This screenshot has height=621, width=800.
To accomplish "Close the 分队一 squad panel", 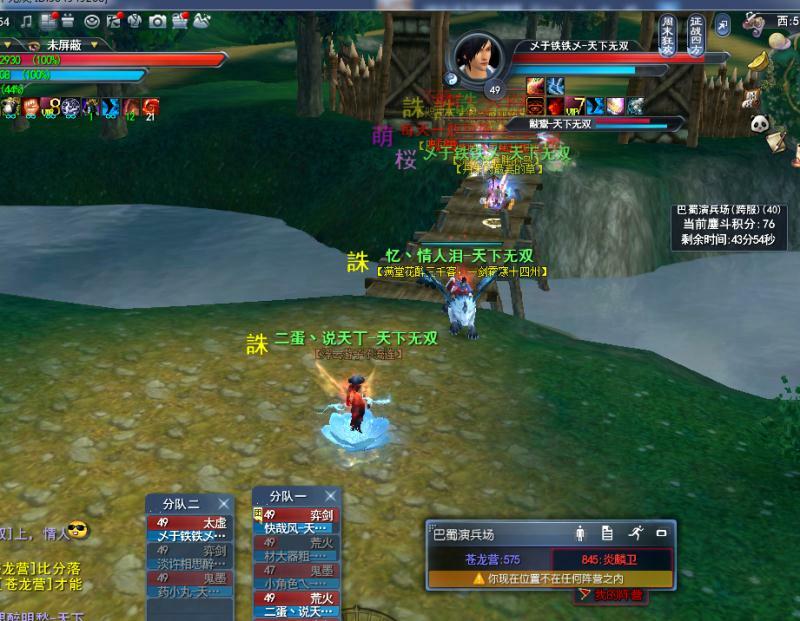I will click(331, 495).
